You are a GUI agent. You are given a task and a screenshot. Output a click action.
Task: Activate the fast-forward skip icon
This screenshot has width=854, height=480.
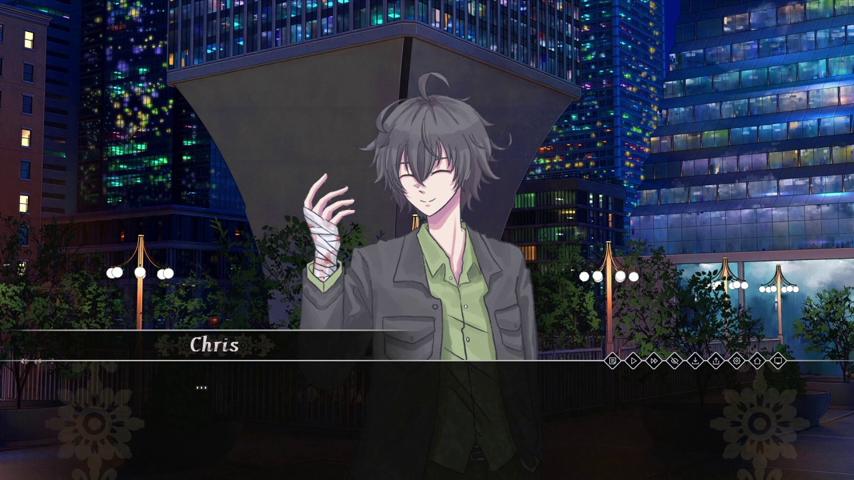coord(654,361)
